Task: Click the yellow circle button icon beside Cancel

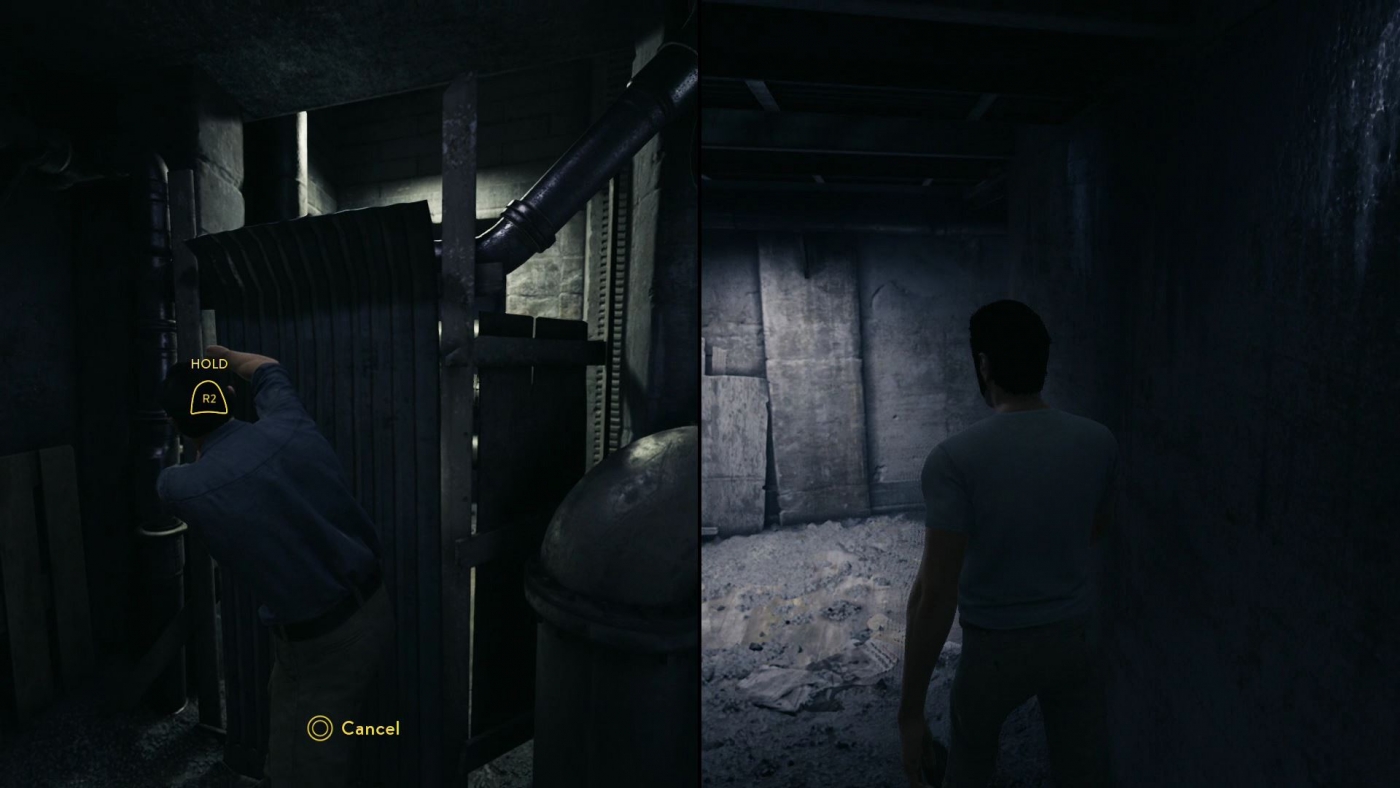Action: (318, 729)
